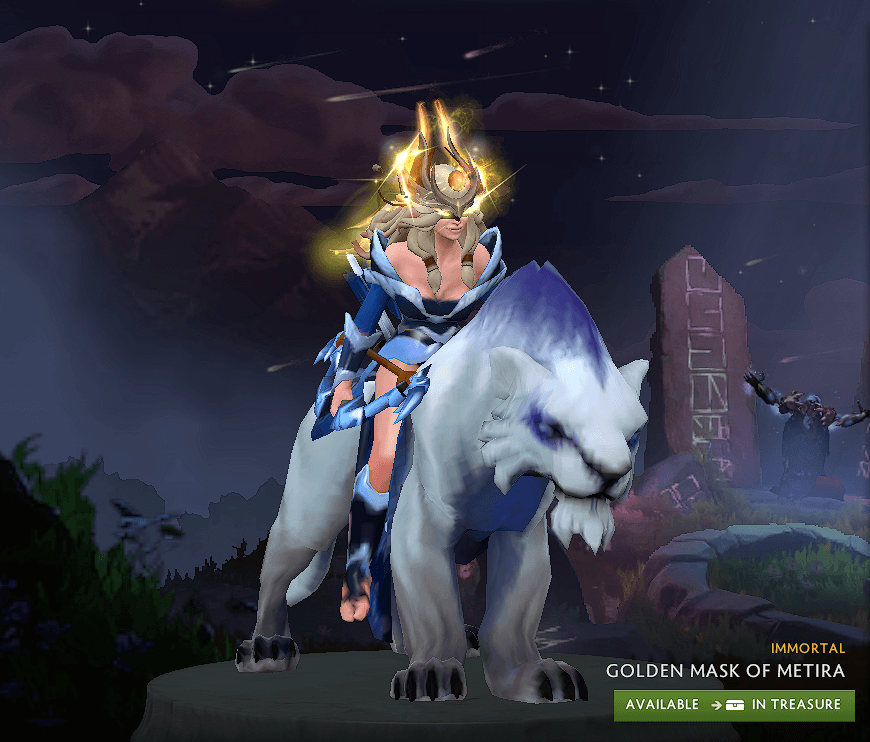Open the Available In Treasure button
The image size is (870, 742).
point(734,705)
